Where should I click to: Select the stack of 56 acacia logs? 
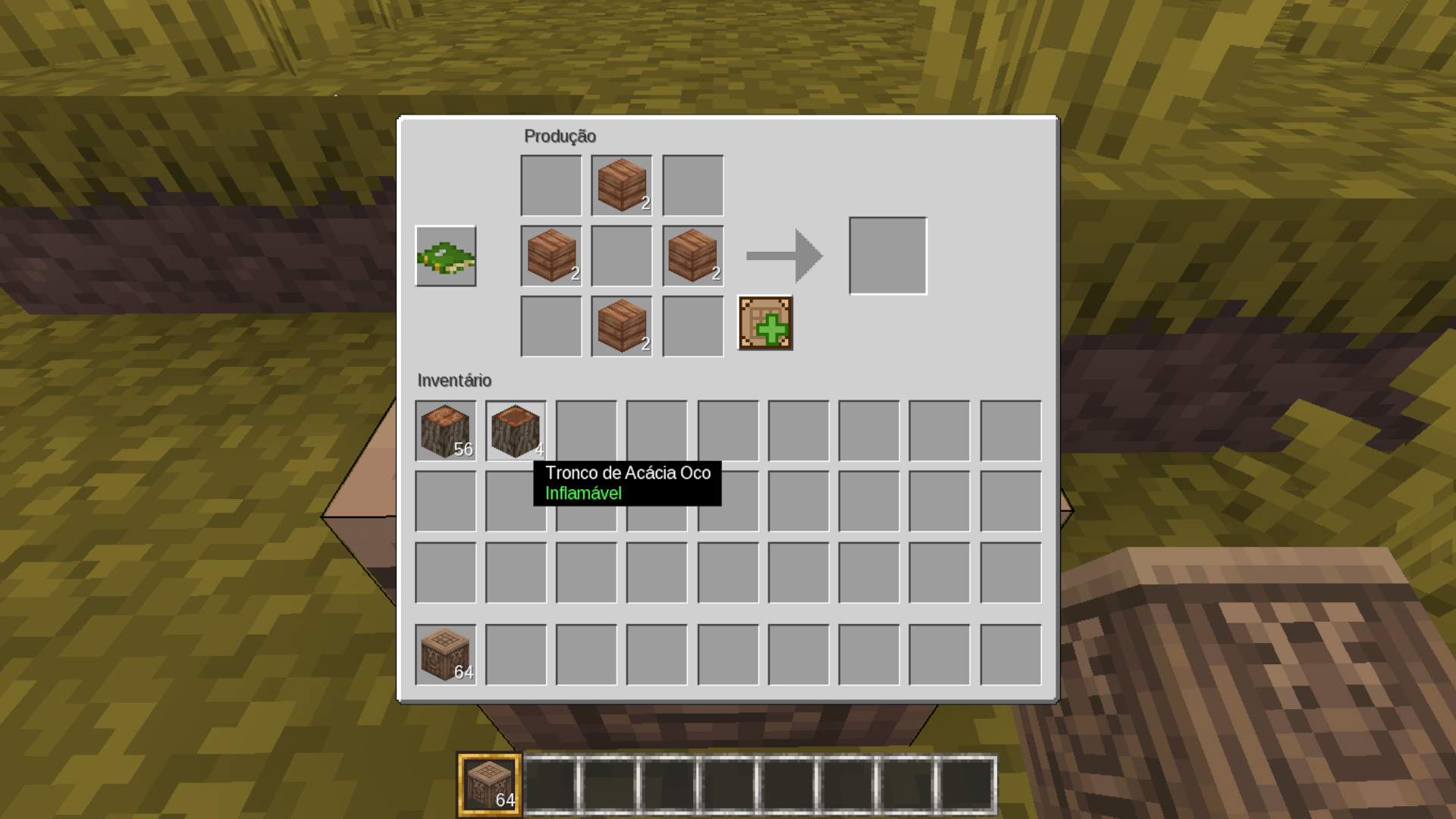[x=446, y=431]
